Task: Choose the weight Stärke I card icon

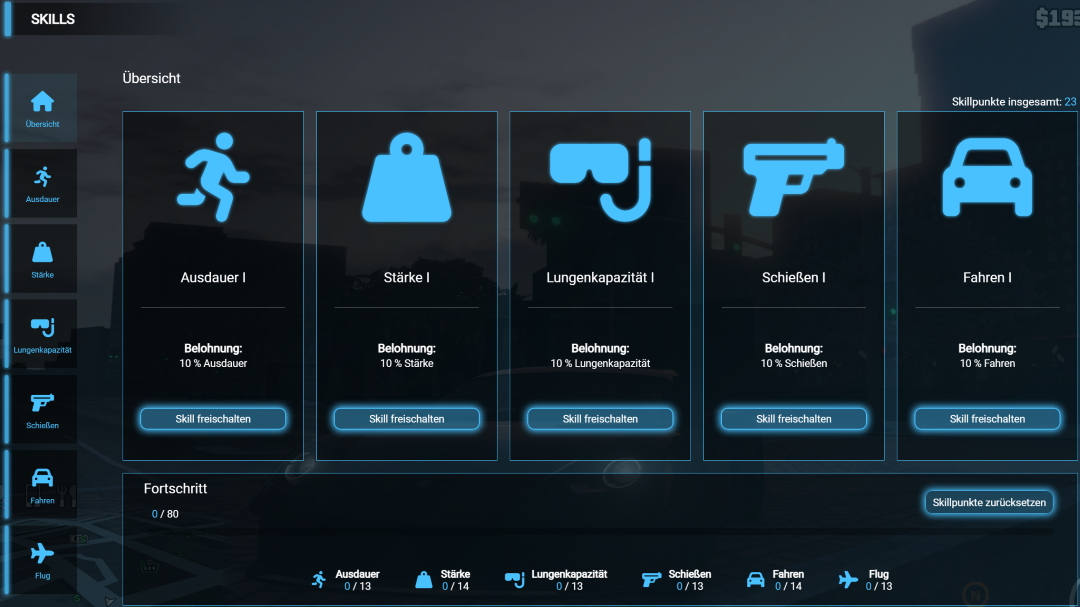Action: [x=406, y=181]
